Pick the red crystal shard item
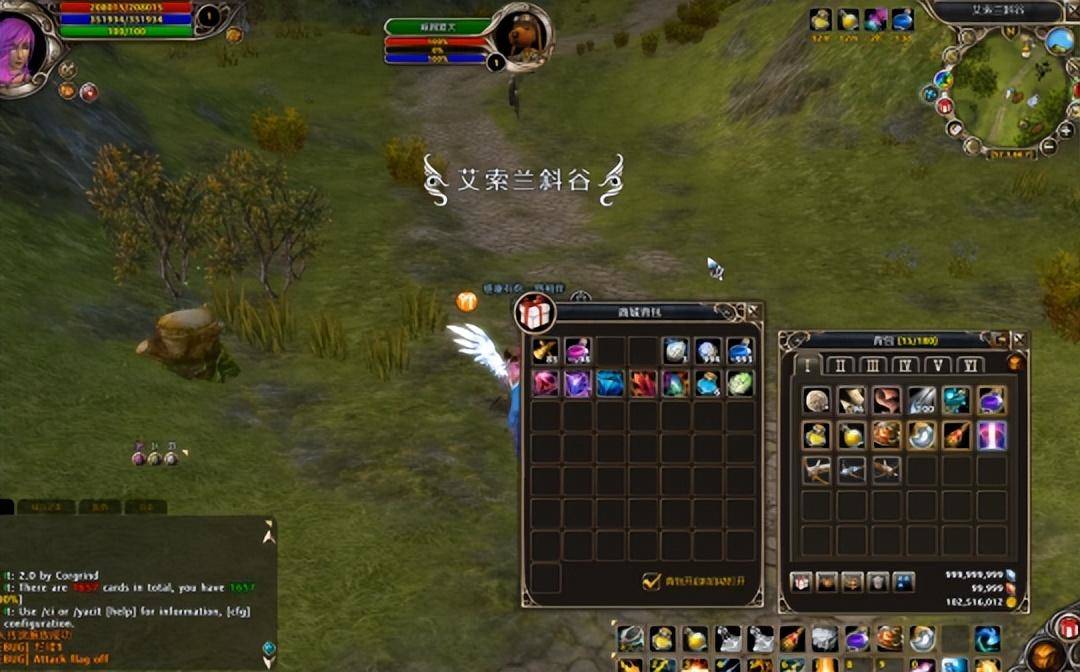Image resolution: width=1080 pixels, height=672 pixels. [643, 383]
